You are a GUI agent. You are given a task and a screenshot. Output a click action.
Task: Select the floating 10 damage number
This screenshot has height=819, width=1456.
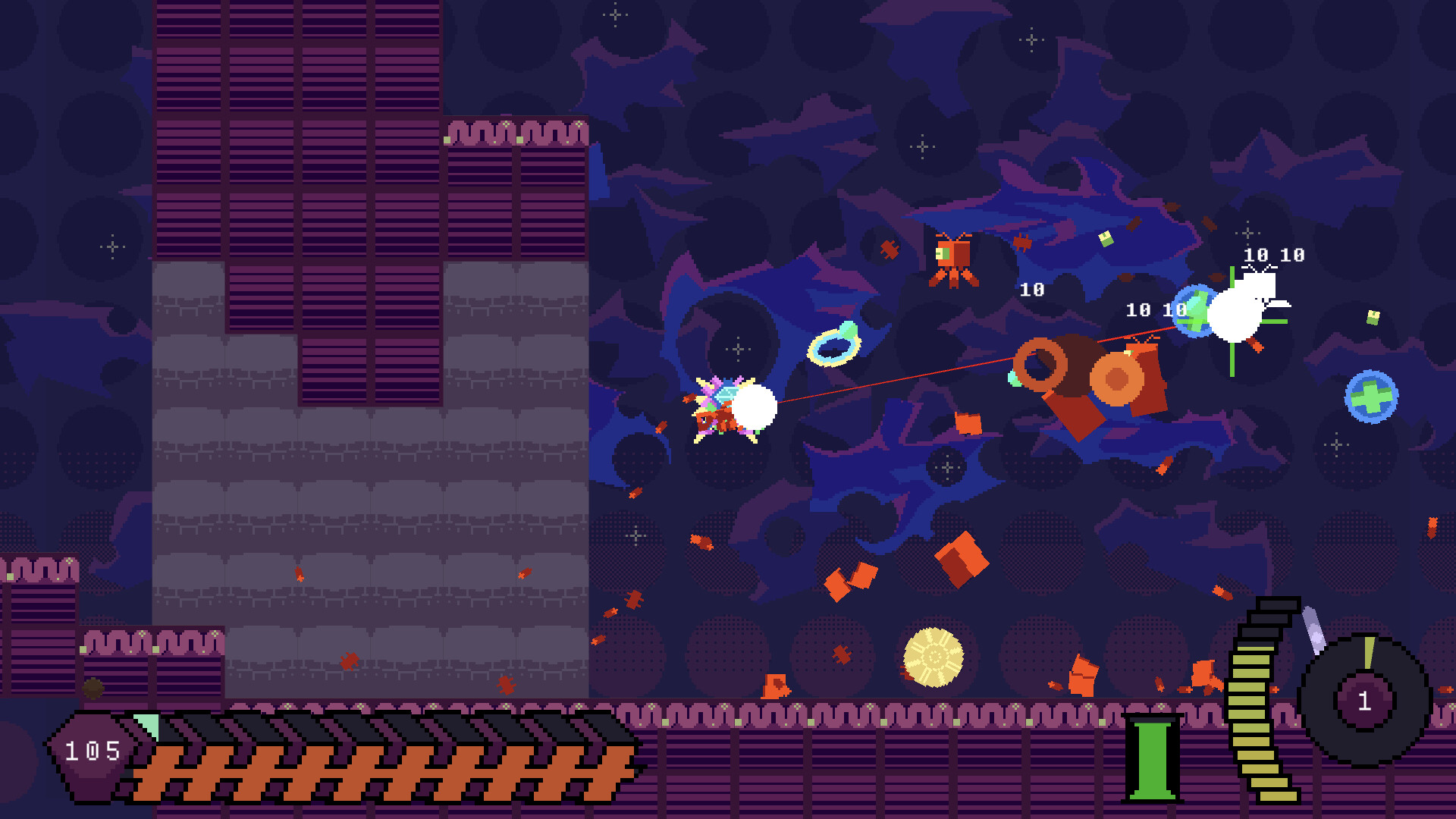click(1031, 290)
